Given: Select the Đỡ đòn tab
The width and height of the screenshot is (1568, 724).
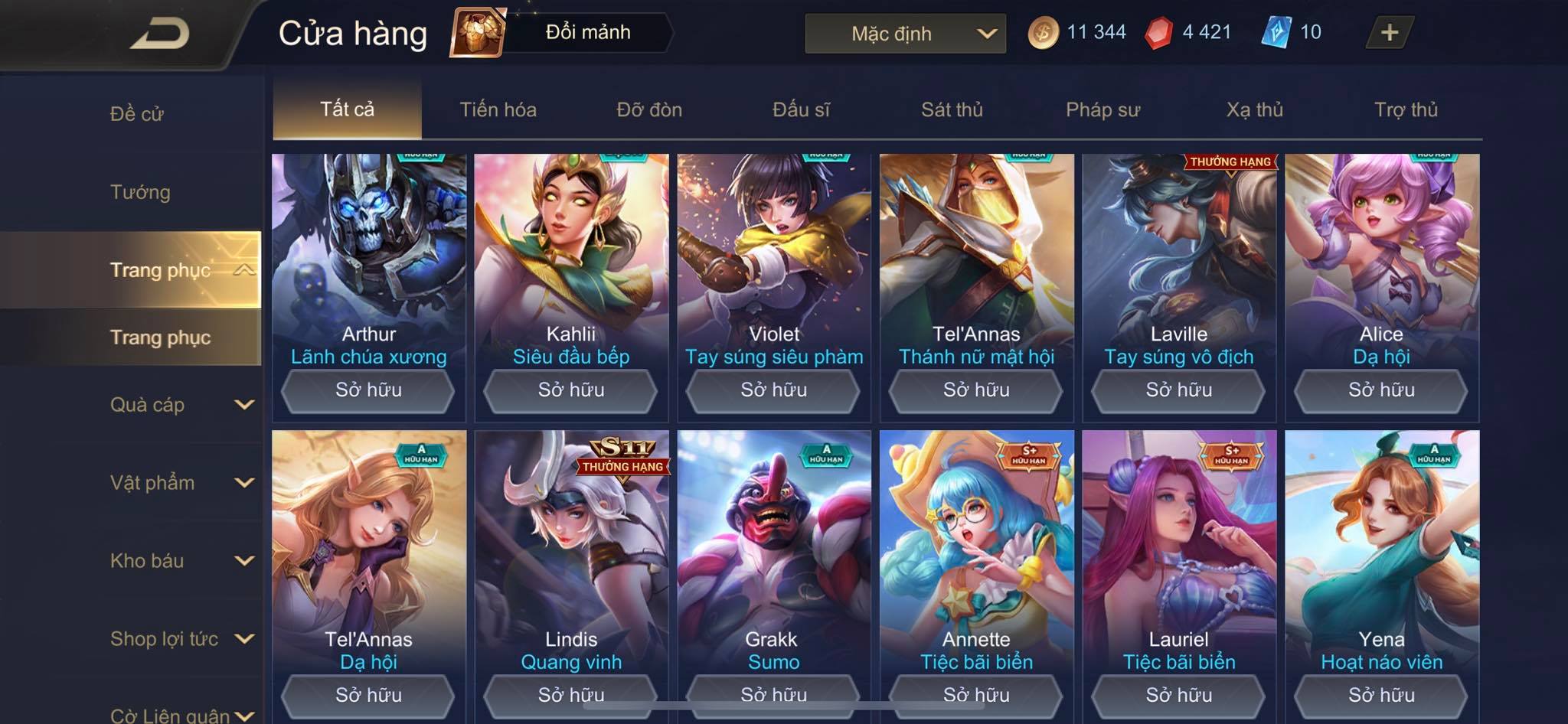Looking at the screenshot, I should click(649, 109).
